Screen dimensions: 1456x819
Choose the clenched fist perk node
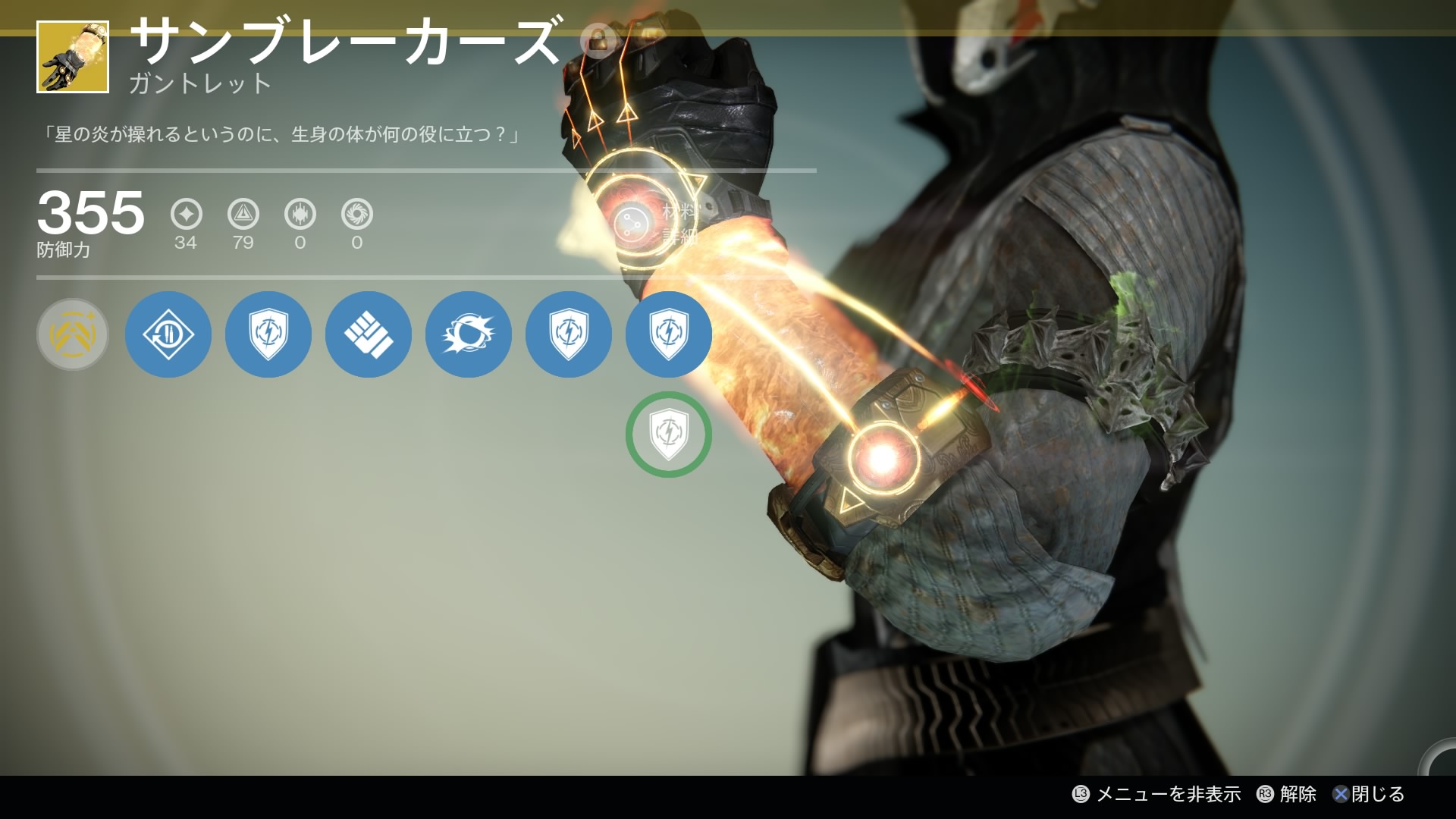tap(368, 334)
